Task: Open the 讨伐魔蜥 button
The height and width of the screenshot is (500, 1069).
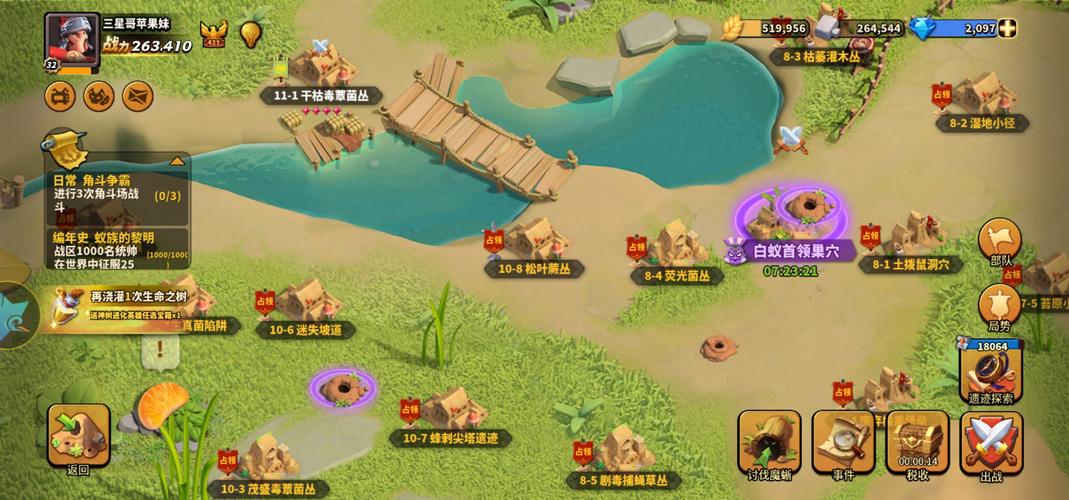Action: coord(769,440)
